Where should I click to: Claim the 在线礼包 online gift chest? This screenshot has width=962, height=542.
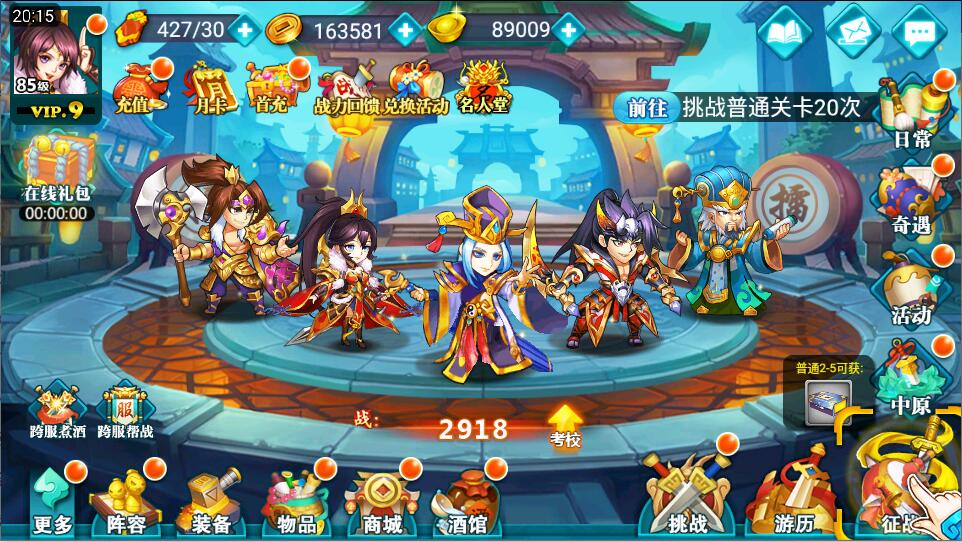click(x=58, y=172)
